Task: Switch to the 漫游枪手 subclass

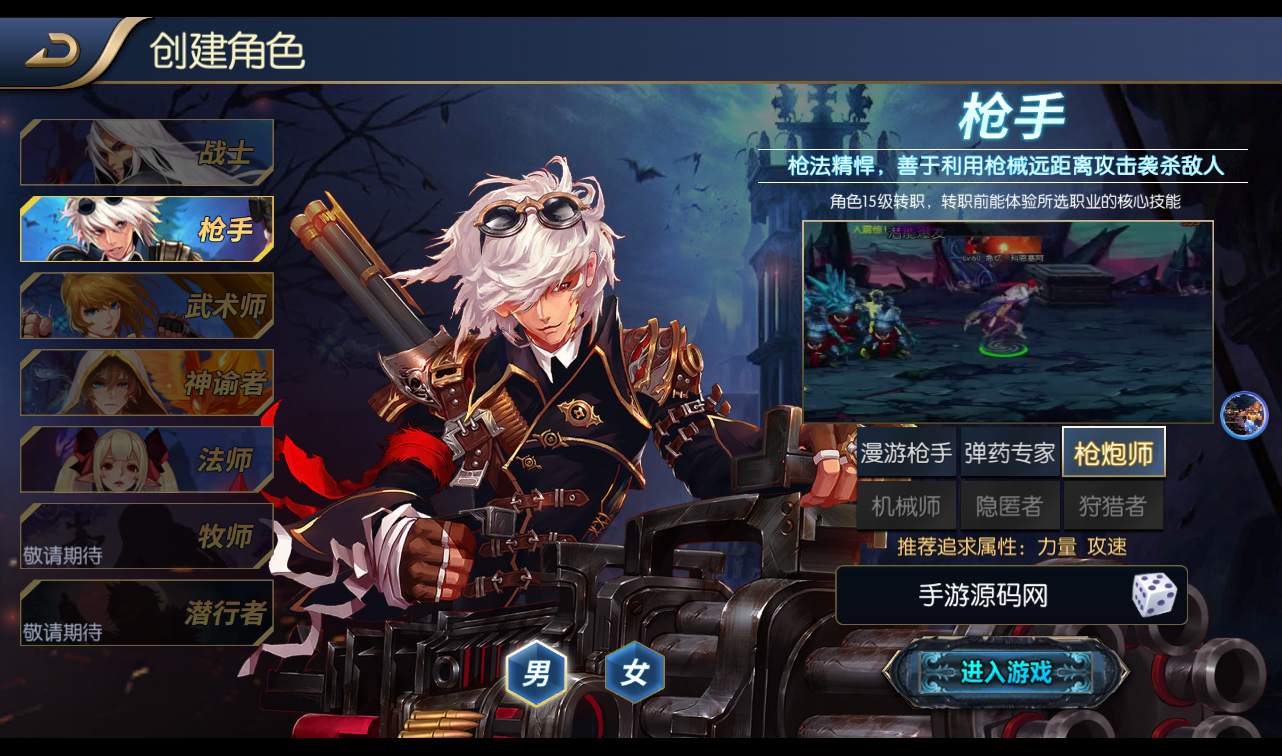Action: tap(906, 453)
